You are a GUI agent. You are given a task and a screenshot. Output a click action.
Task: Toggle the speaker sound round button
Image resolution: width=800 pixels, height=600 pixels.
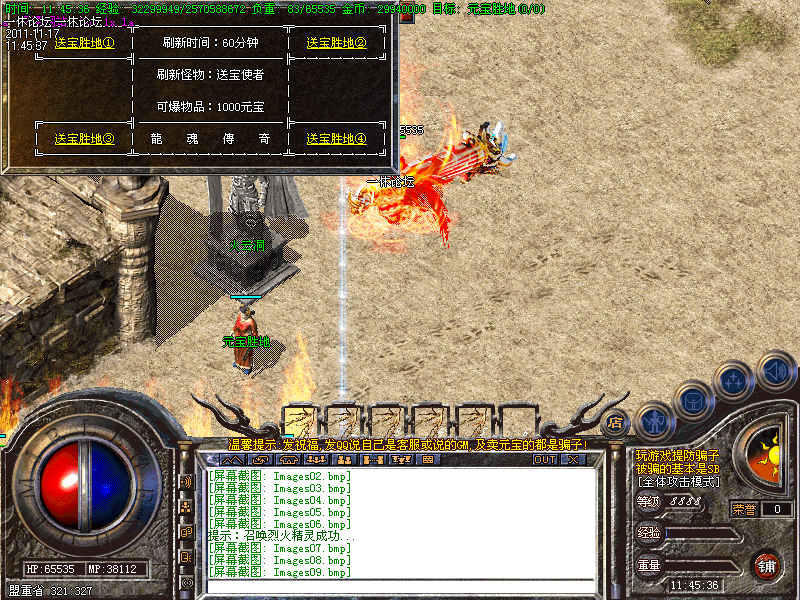[x=776, y=370]
